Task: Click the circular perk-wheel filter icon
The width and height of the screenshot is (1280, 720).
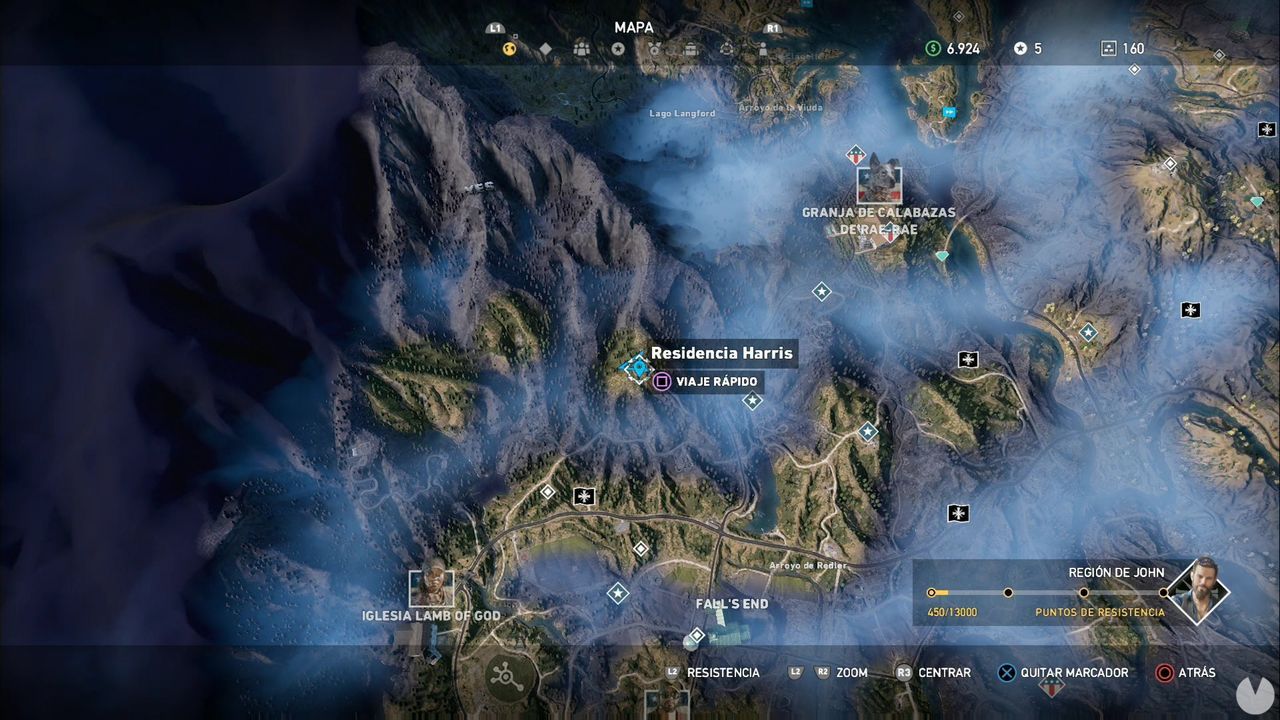Action: pos(727,49)
